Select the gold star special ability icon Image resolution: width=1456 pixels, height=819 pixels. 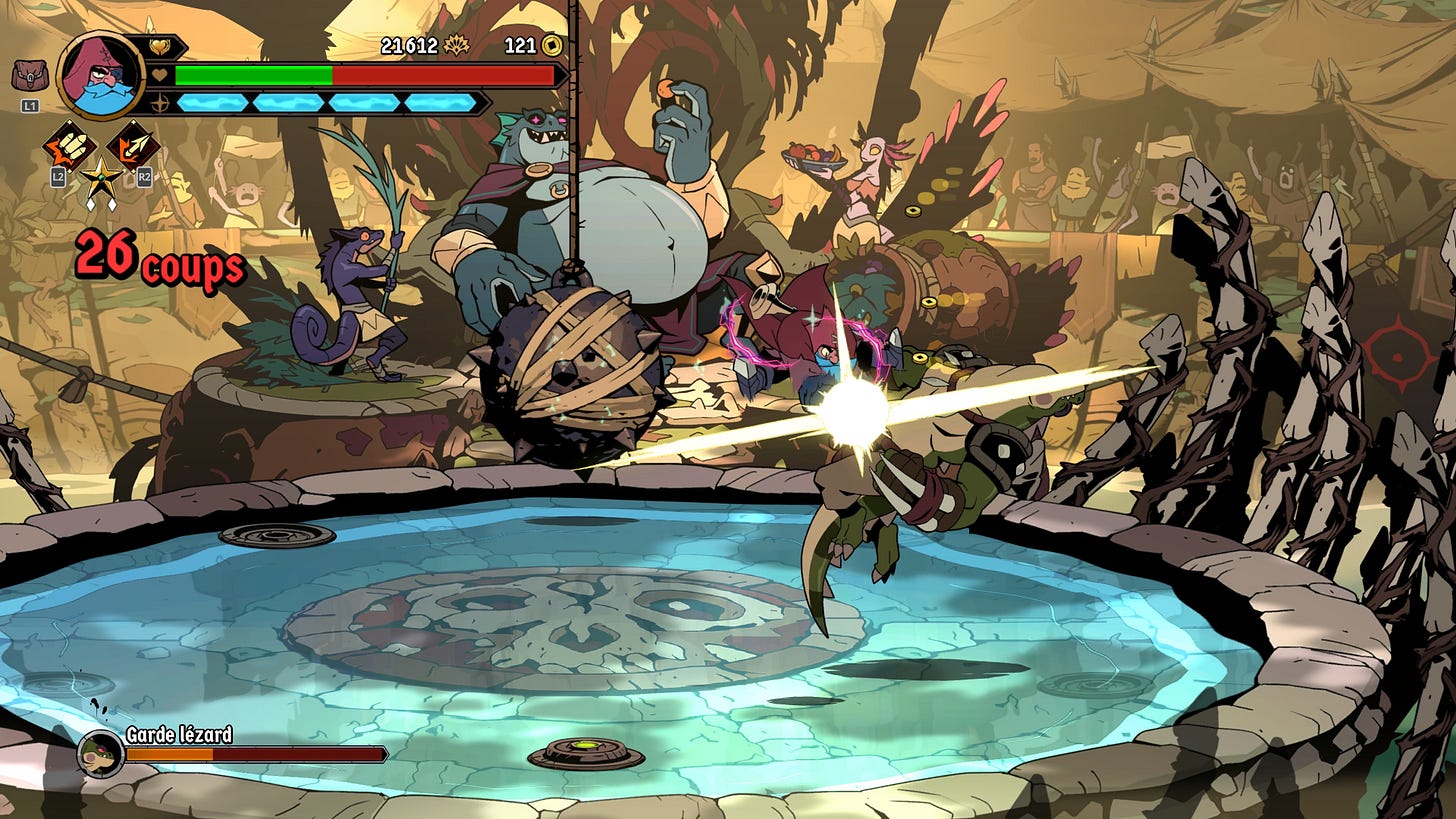[x=101, y=180]
